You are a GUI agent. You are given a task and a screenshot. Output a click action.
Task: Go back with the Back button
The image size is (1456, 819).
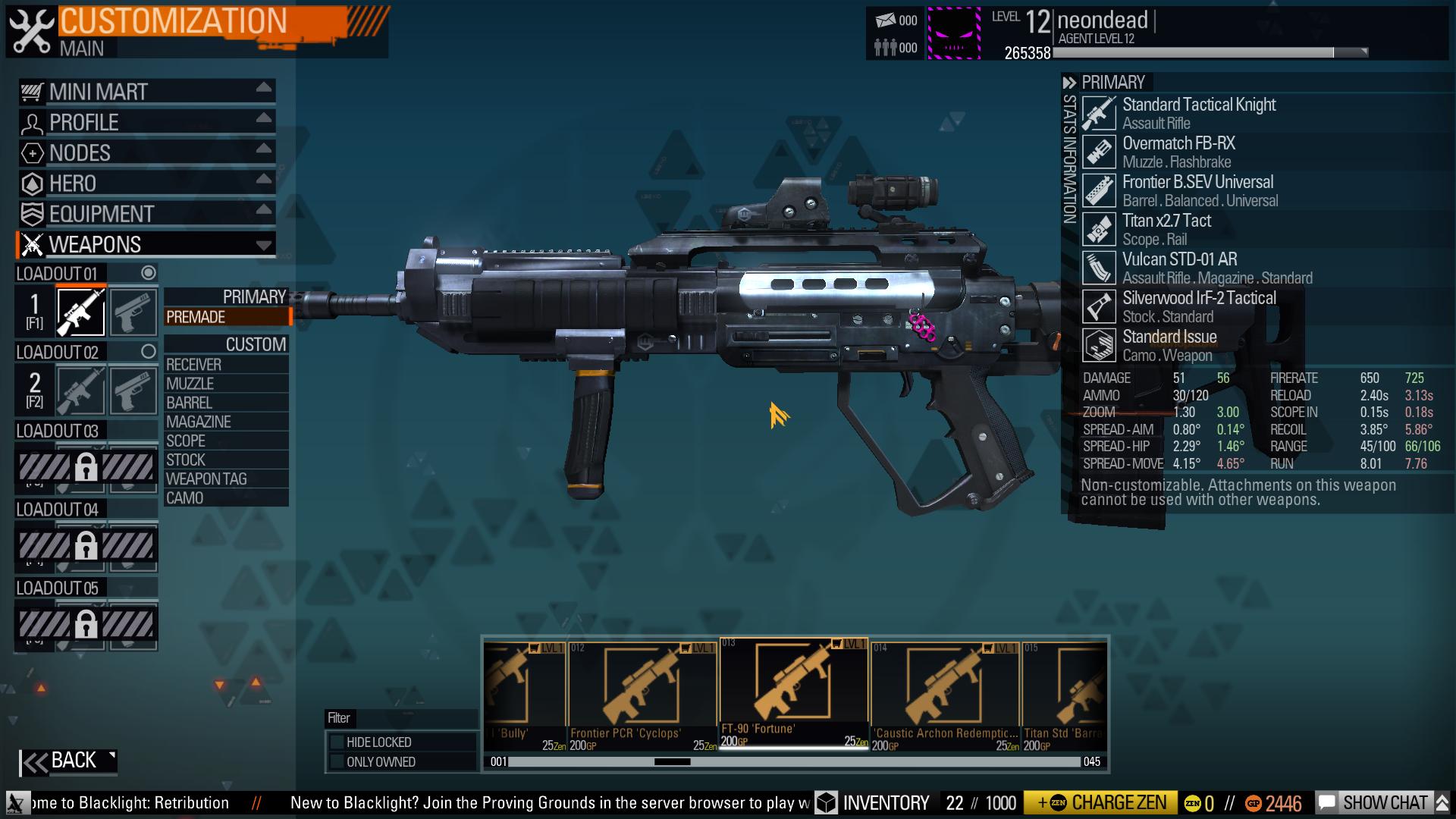click(x=68, y=761)
